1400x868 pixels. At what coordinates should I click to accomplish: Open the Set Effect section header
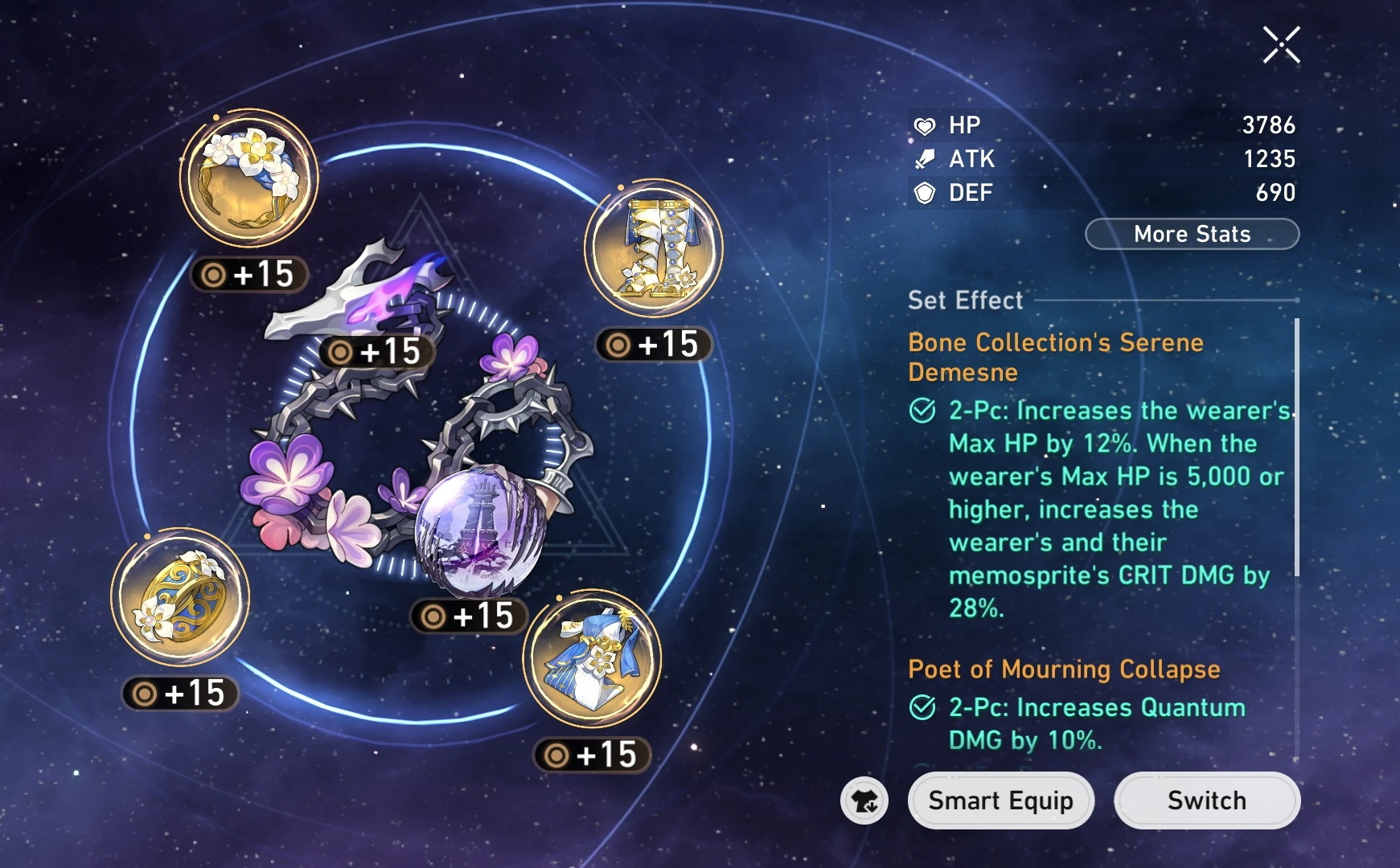click(x=963, y=301)
